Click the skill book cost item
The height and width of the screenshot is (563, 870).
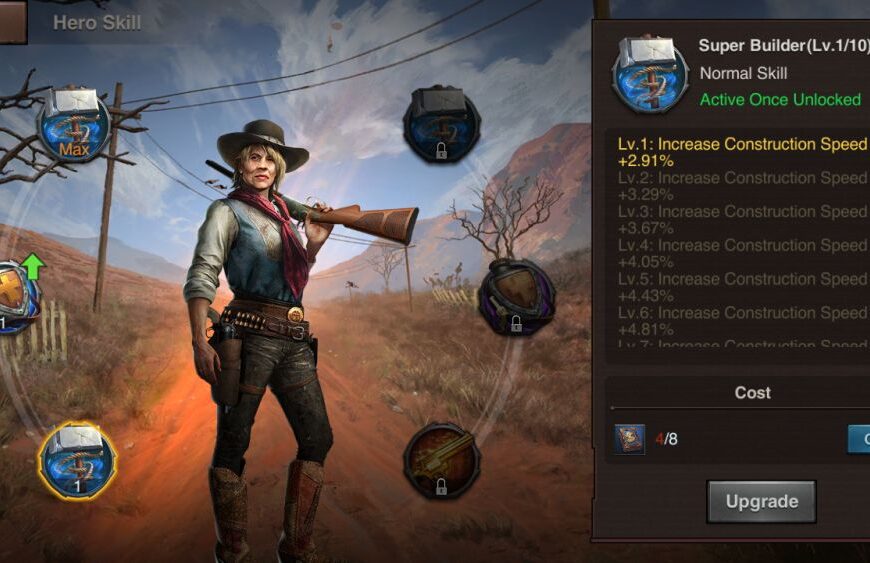(630, 439)
